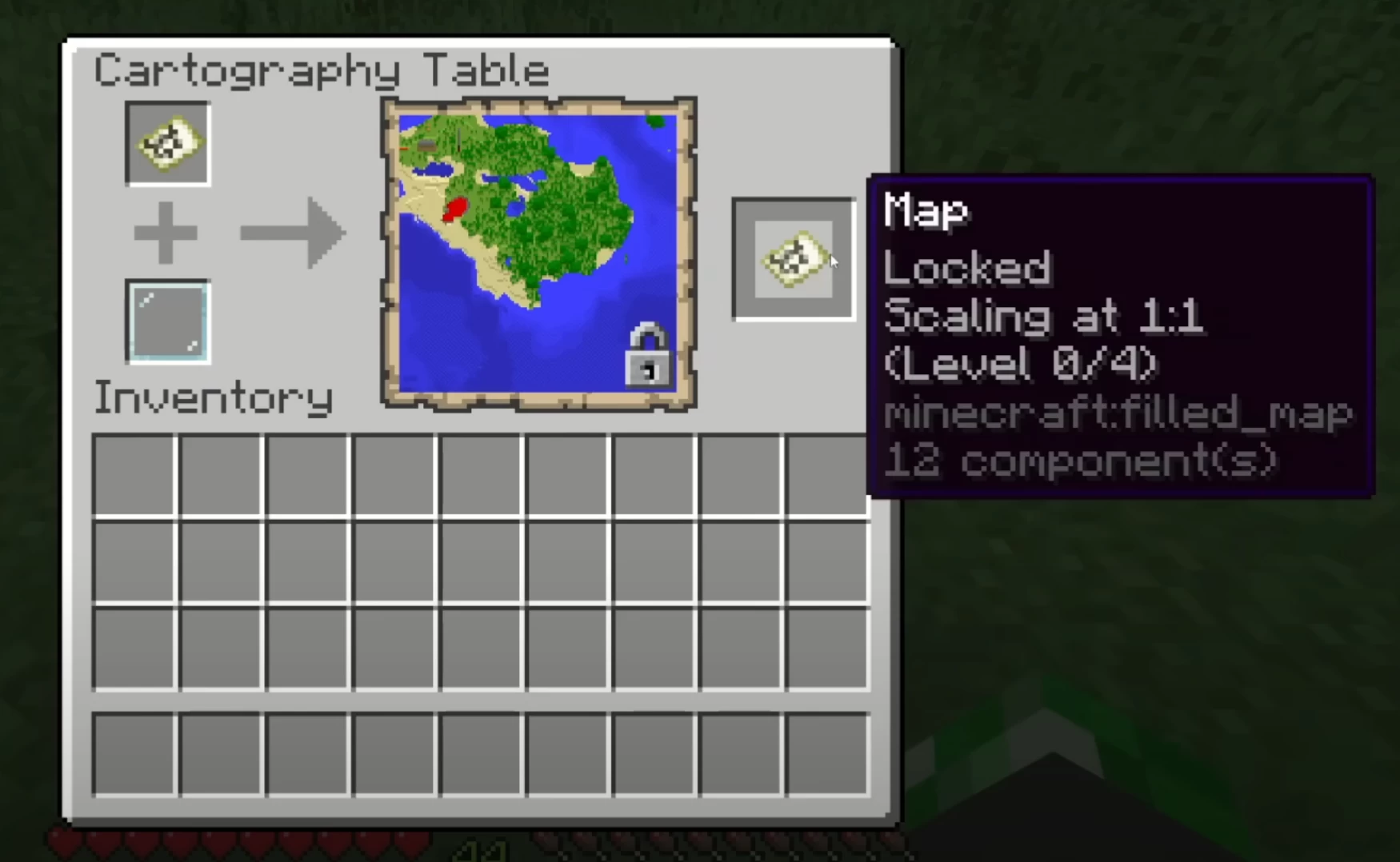Select the map in the top input slot

[168, 144]
